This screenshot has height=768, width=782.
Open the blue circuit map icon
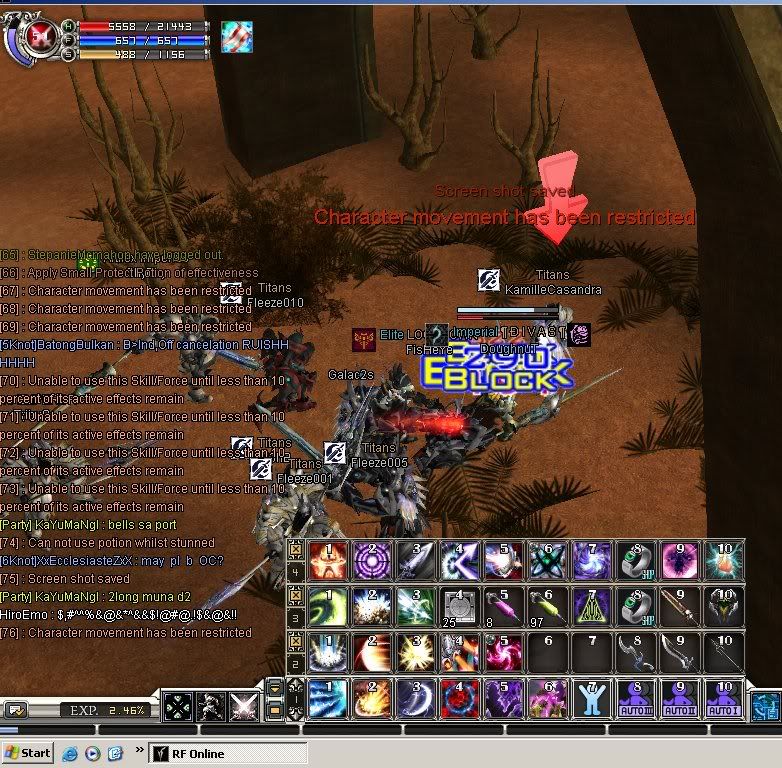click(765, 706)
